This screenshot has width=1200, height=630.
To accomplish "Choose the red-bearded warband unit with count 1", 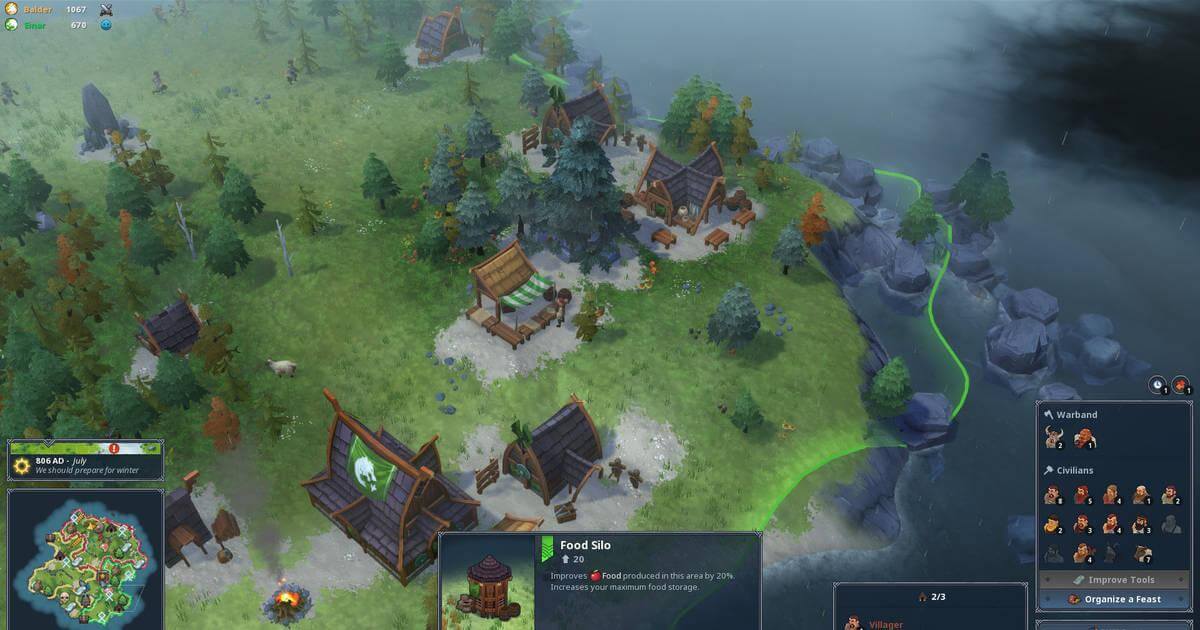I will pyautogui.click(x=1083, y=438).
